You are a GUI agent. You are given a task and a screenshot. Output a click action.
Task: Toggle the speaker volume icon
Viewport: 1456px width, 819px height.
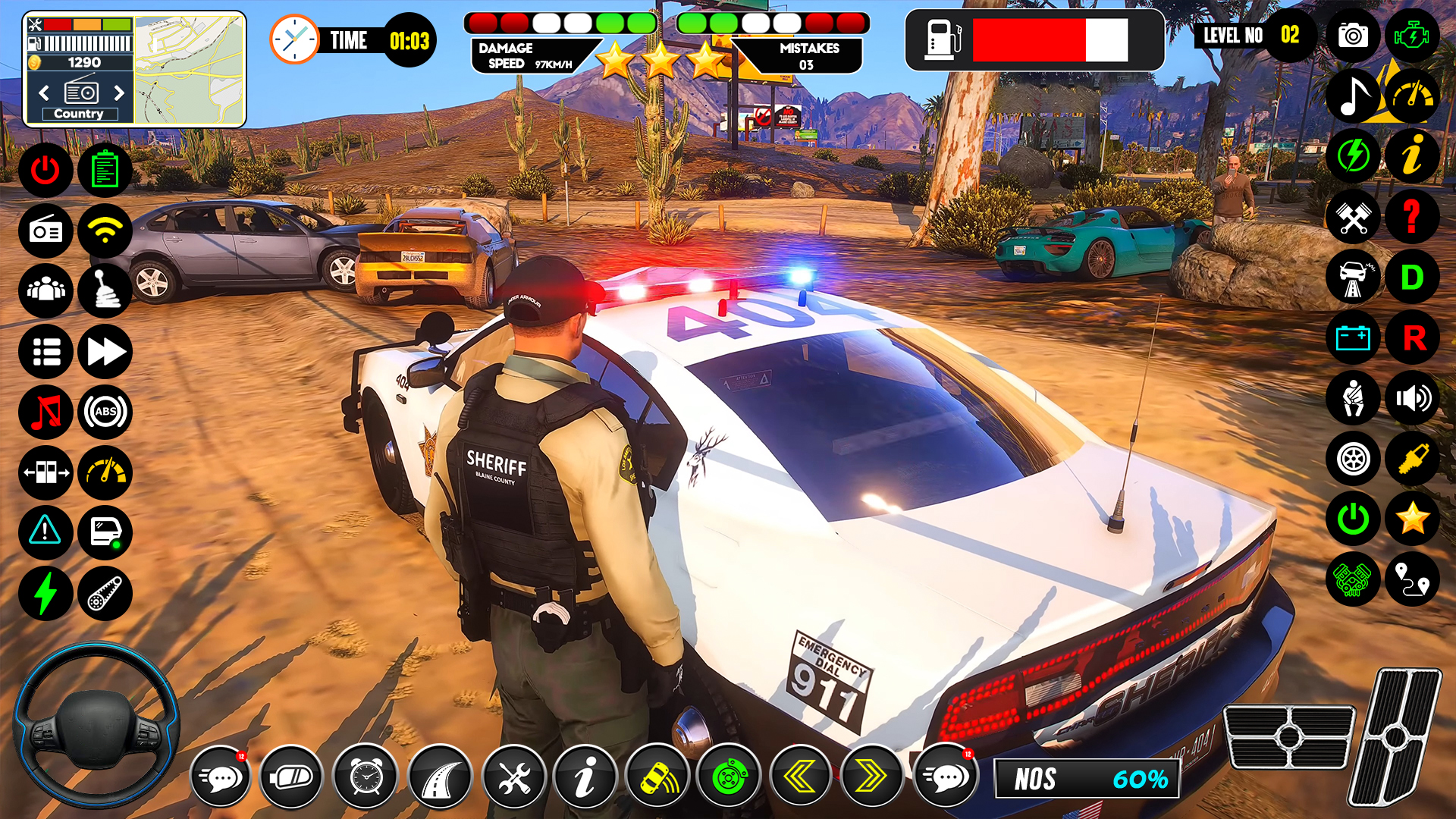tap(1412, 398)
